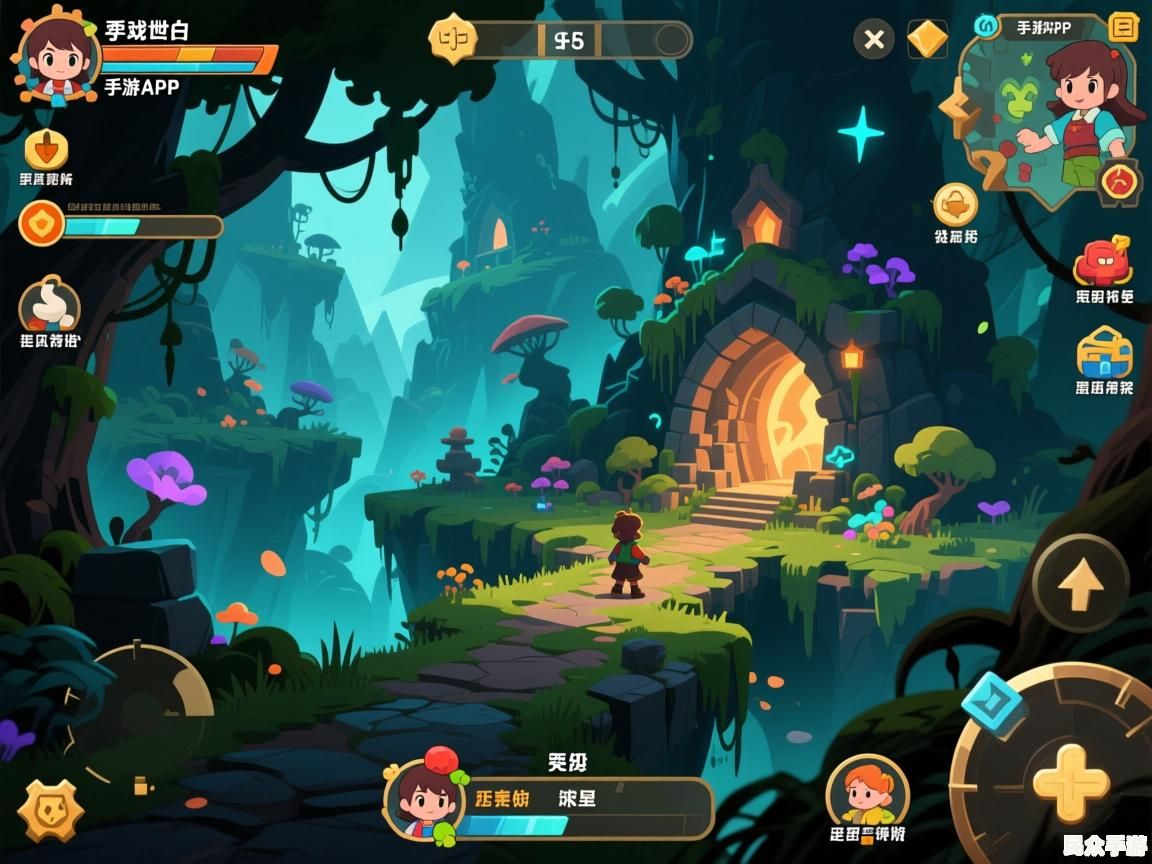The height and width of the screenshot is (864, 1152).
Task: Close using the round X button
Action: tap(874, 40)
